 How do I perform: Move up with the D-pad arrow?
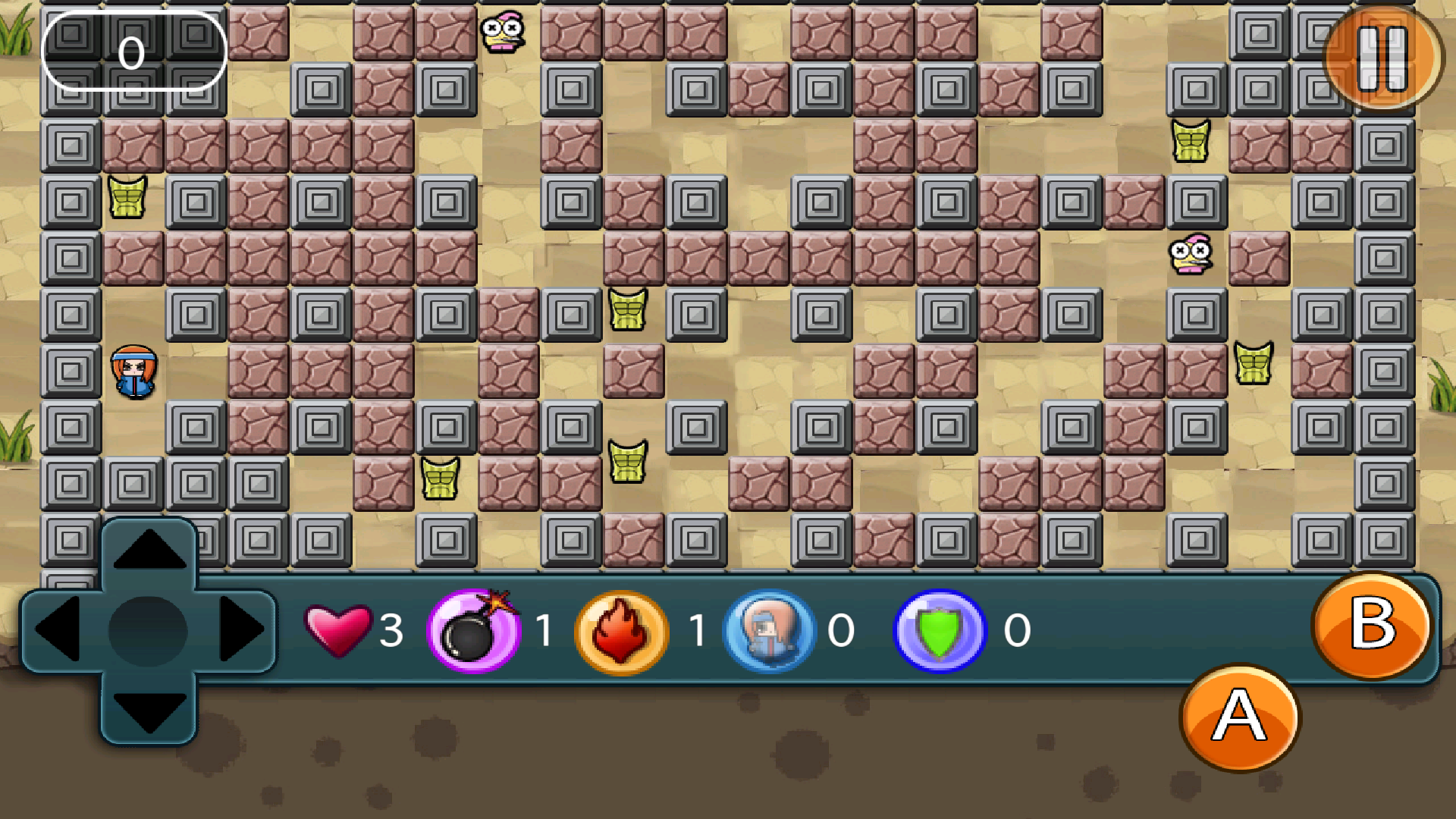pyautogui.click(x=149, y=551)
